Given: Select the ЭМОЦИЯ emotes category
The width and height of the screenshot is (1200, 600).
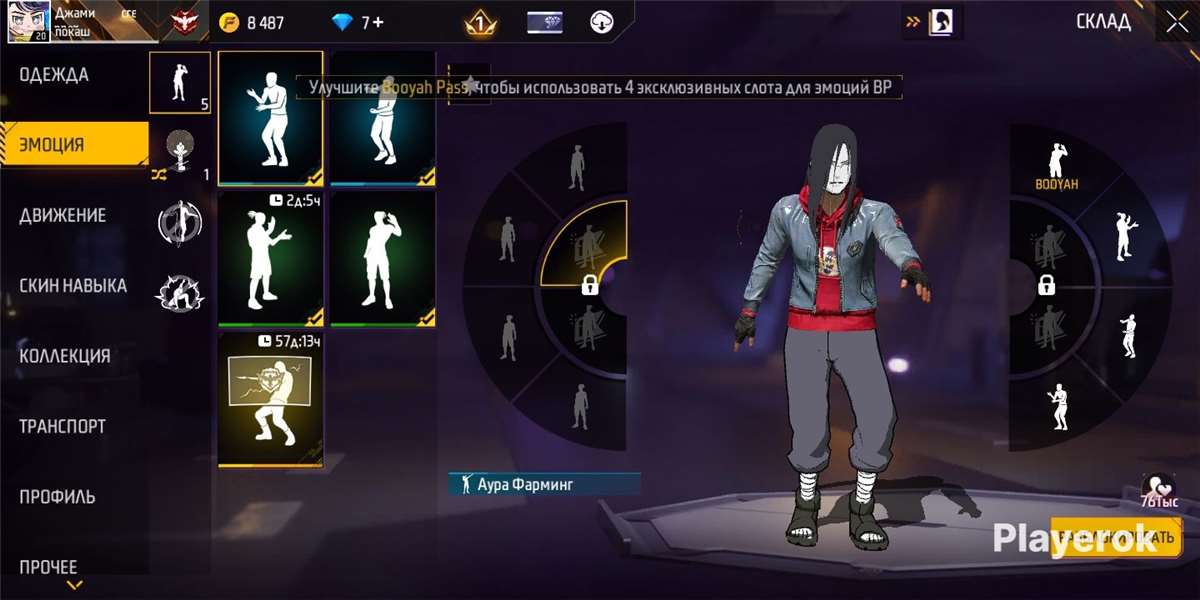Looking at the screenshot, I should (52, 144).
